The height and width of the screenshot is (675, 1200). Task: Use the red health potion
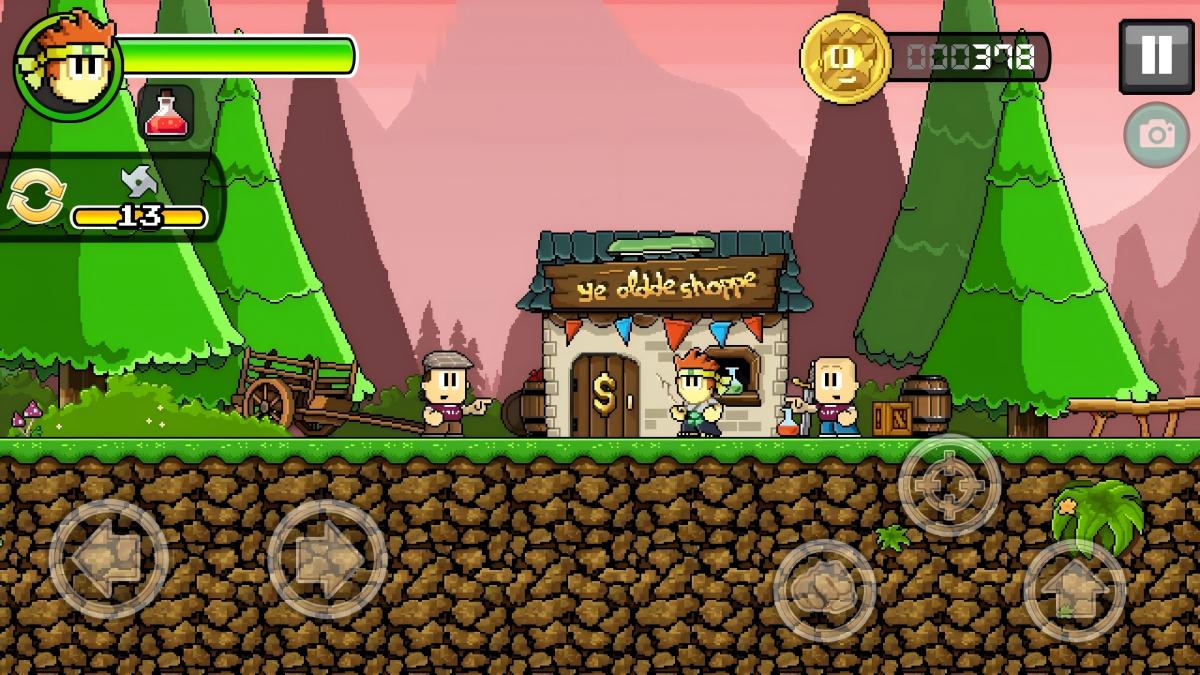click(166, 112)
